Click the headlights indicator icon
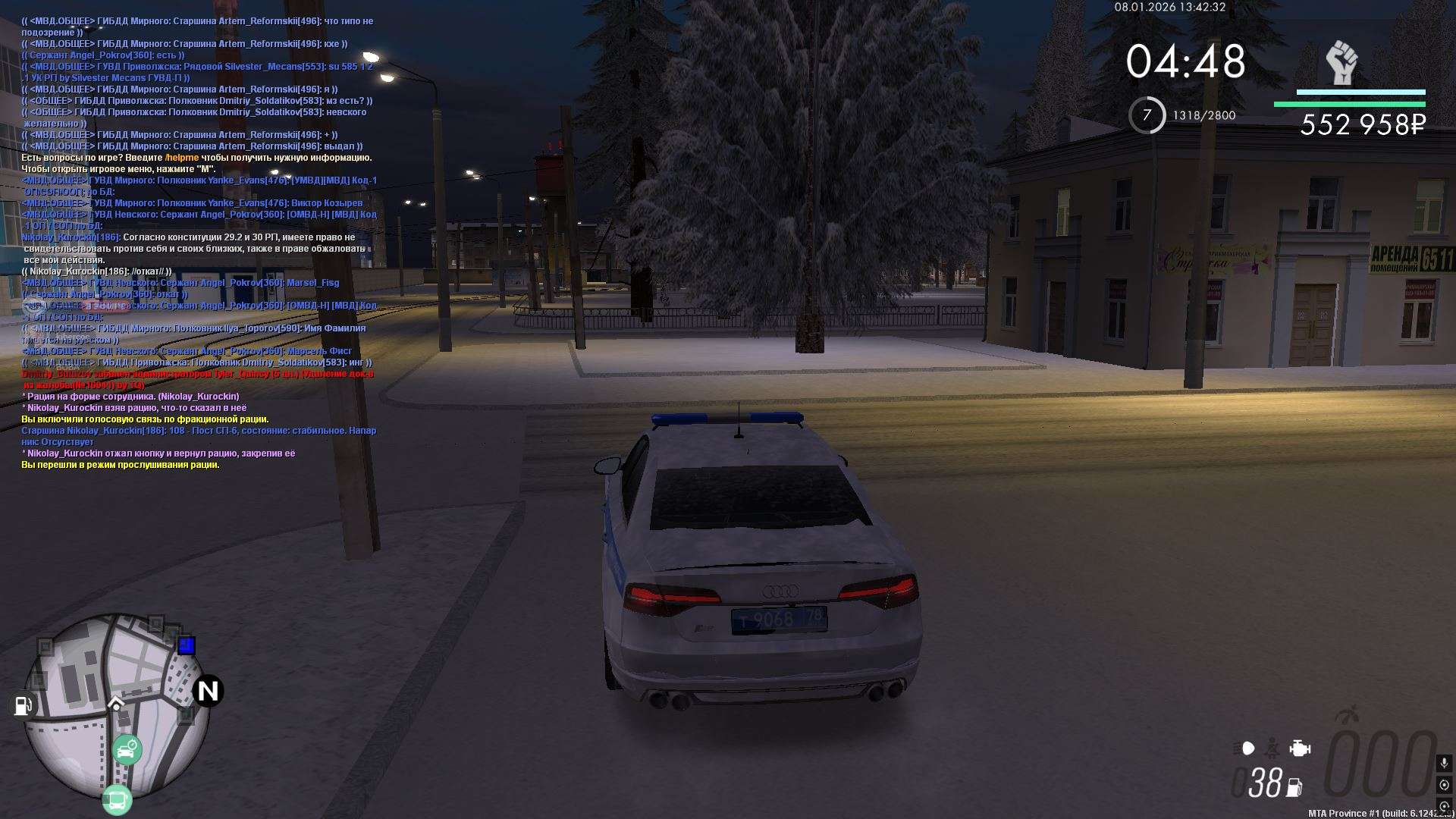This screenshot has width=1456, height=819. [x=1244, y=748]
